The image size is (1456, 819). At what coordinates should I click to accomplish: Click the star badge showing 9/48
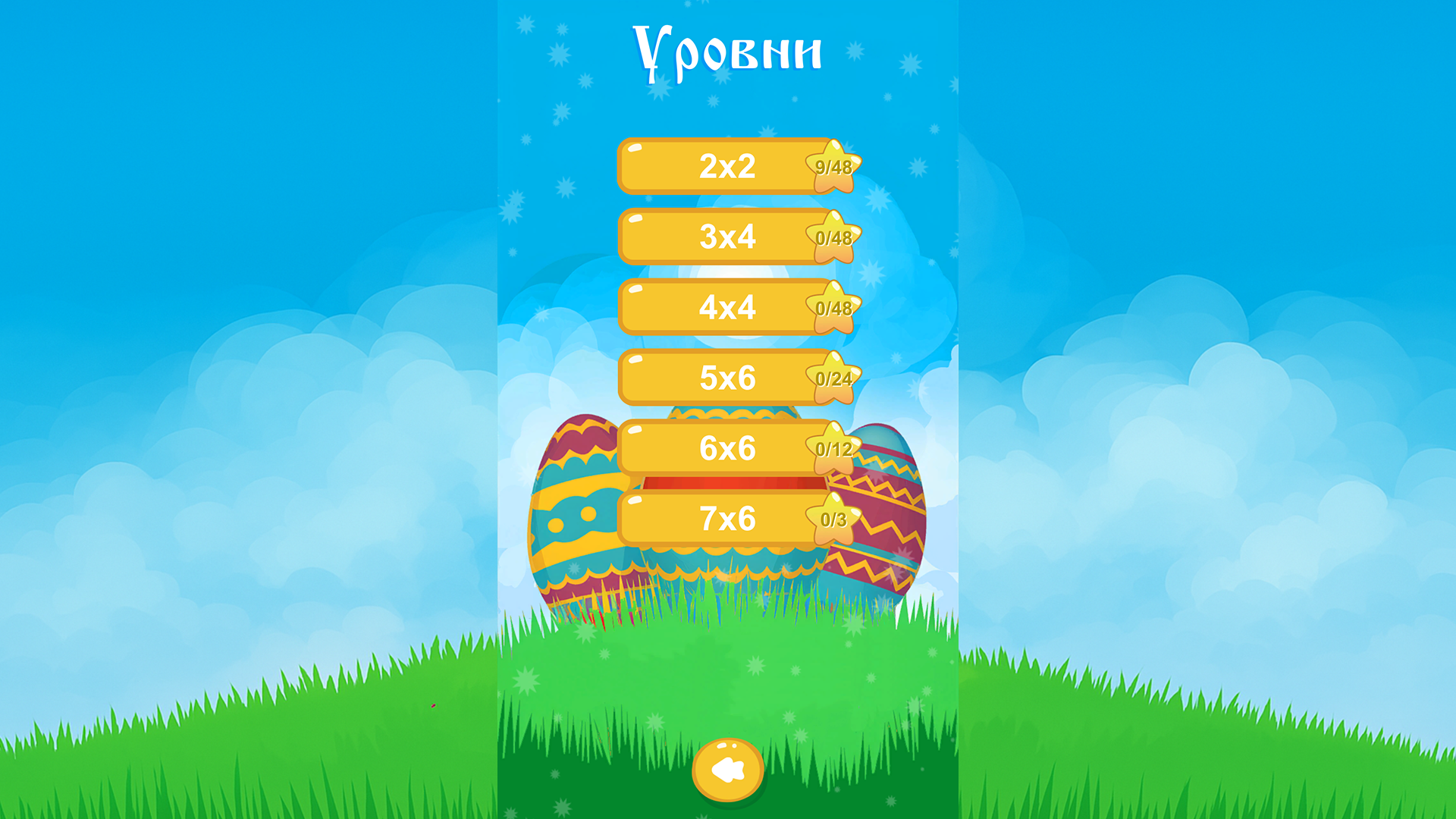[x=834, y=165]
